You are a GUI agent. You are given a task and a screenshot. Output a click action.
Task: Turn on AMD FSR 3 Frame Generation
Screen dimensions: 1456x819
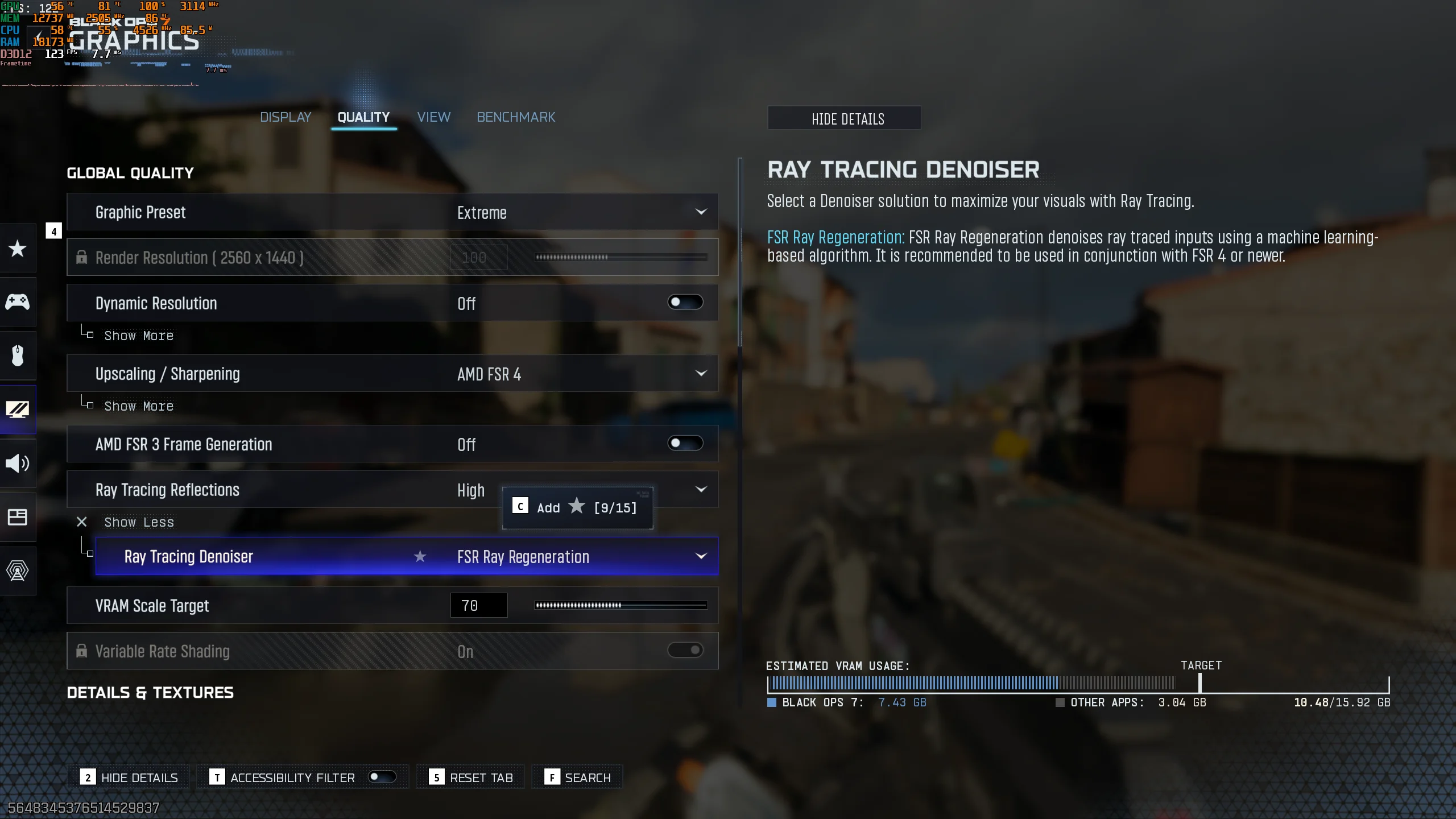pyautogui.click(x=685, y=443)
